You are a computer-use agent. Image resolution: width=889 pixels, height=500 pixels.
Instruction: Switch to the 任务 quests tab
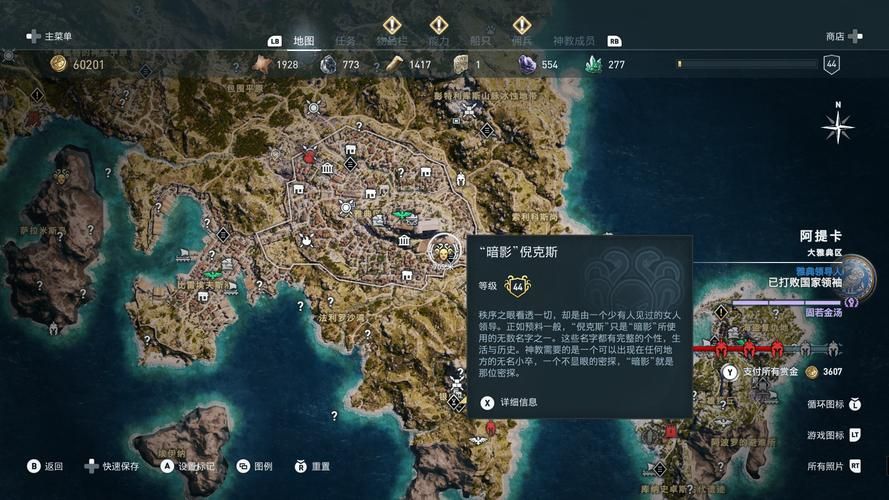tap(345, 41)
